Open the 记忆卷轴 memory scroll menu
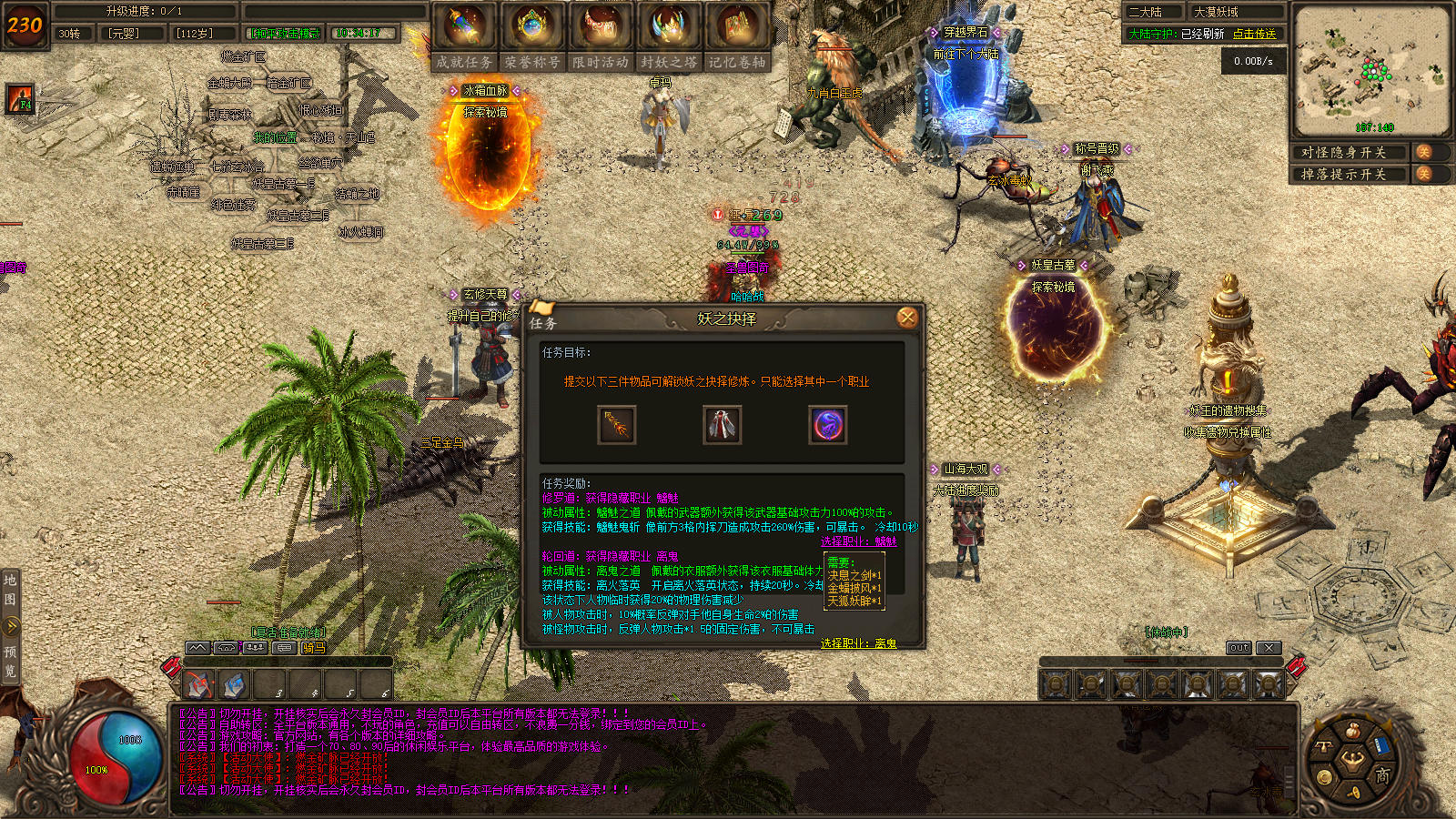 click(x=737, y=36)
